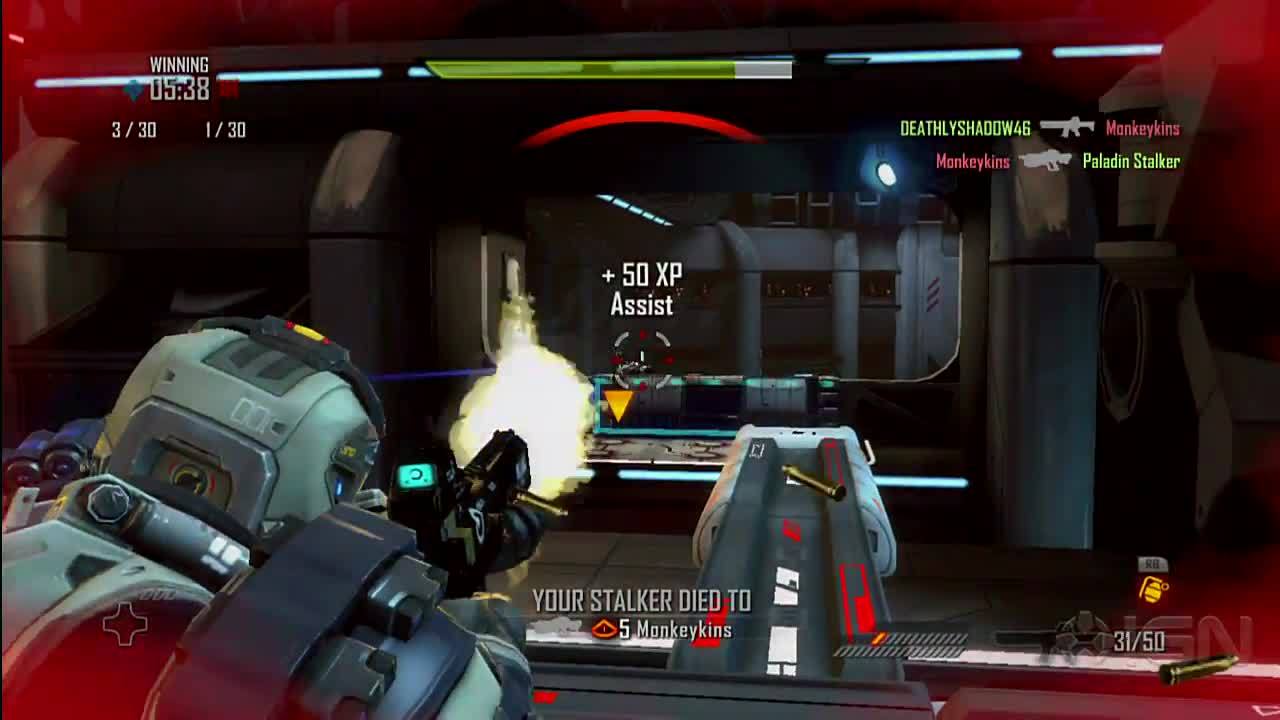Select the blue team score emblem
The image size is (1280, 720).
click(x=134, y=91)
